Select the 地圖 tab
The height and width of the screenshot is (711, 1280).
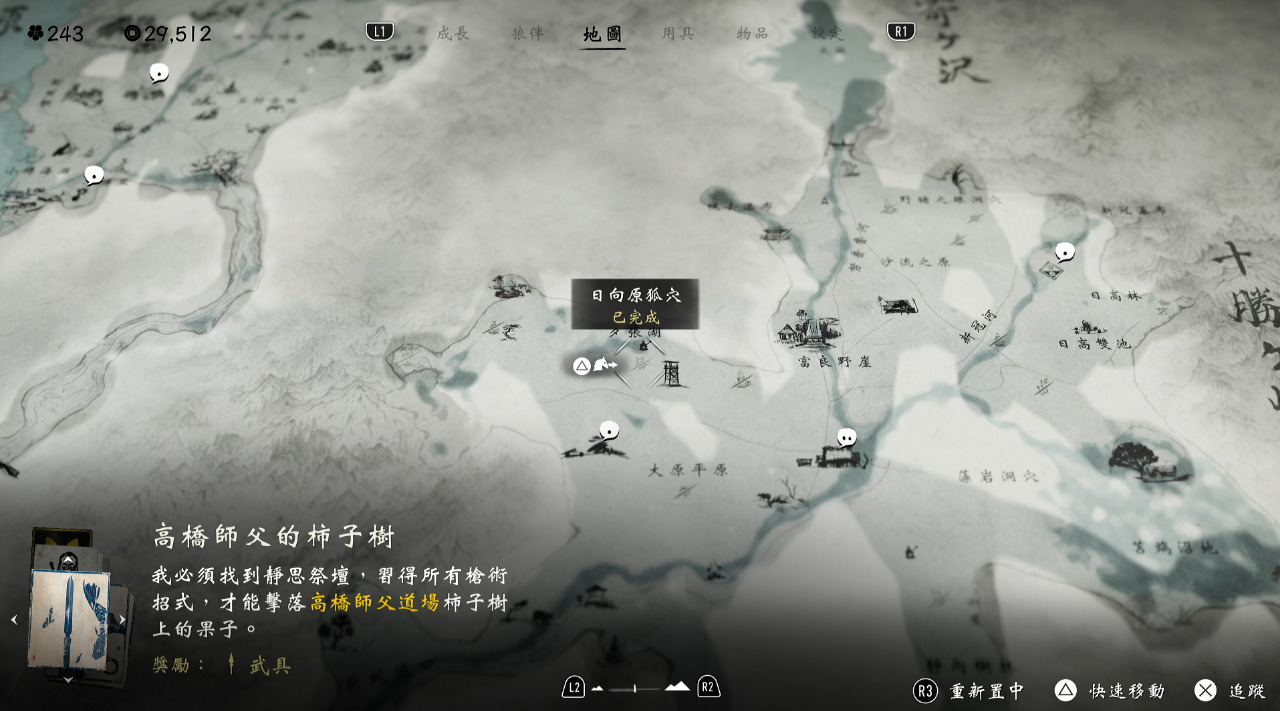pyautogui.click(x=603, y=34)
